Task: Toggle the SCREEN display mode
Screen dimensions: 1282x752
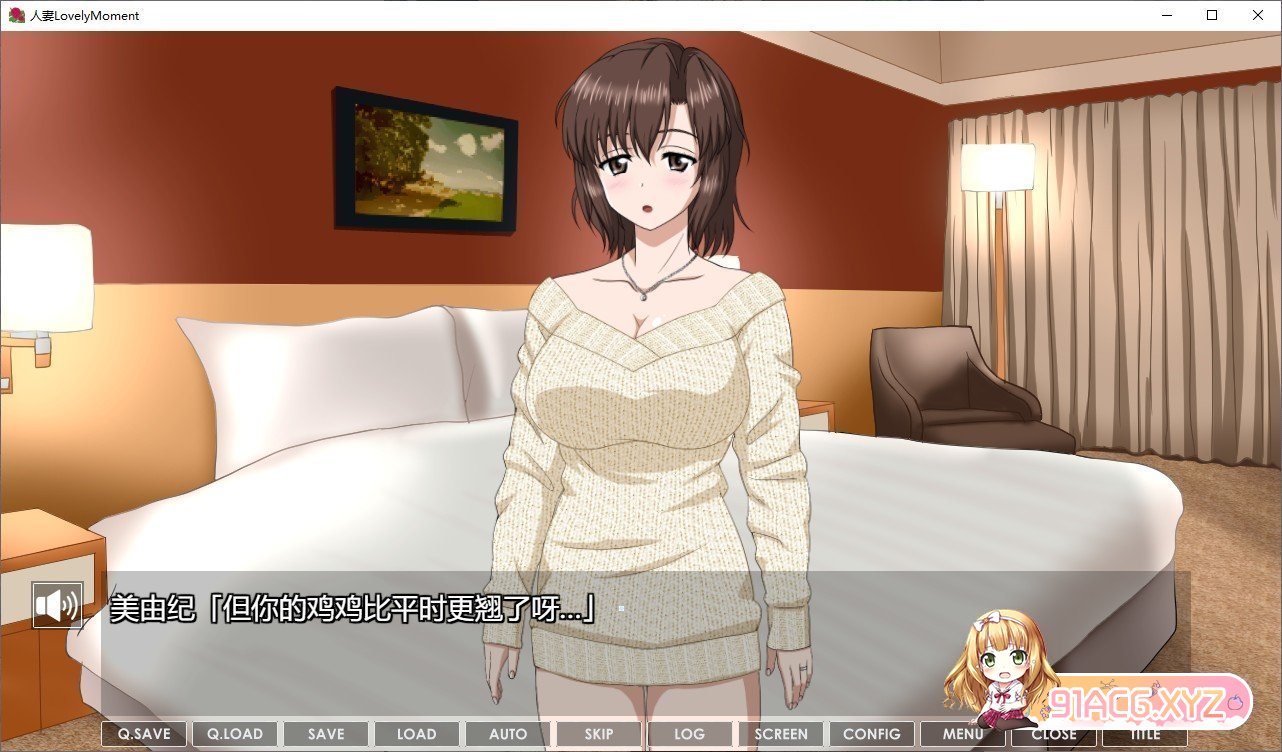Action: pyautogui.click(x=781, y=734)
